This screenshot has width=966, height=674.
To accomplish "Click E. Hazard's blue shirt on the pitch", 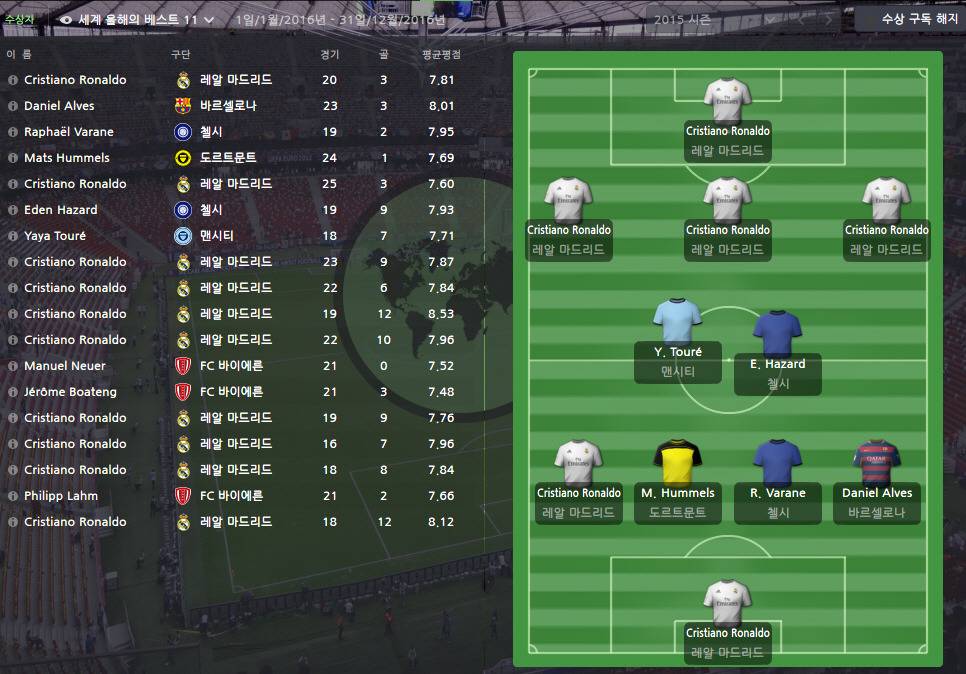I will 778,334.
